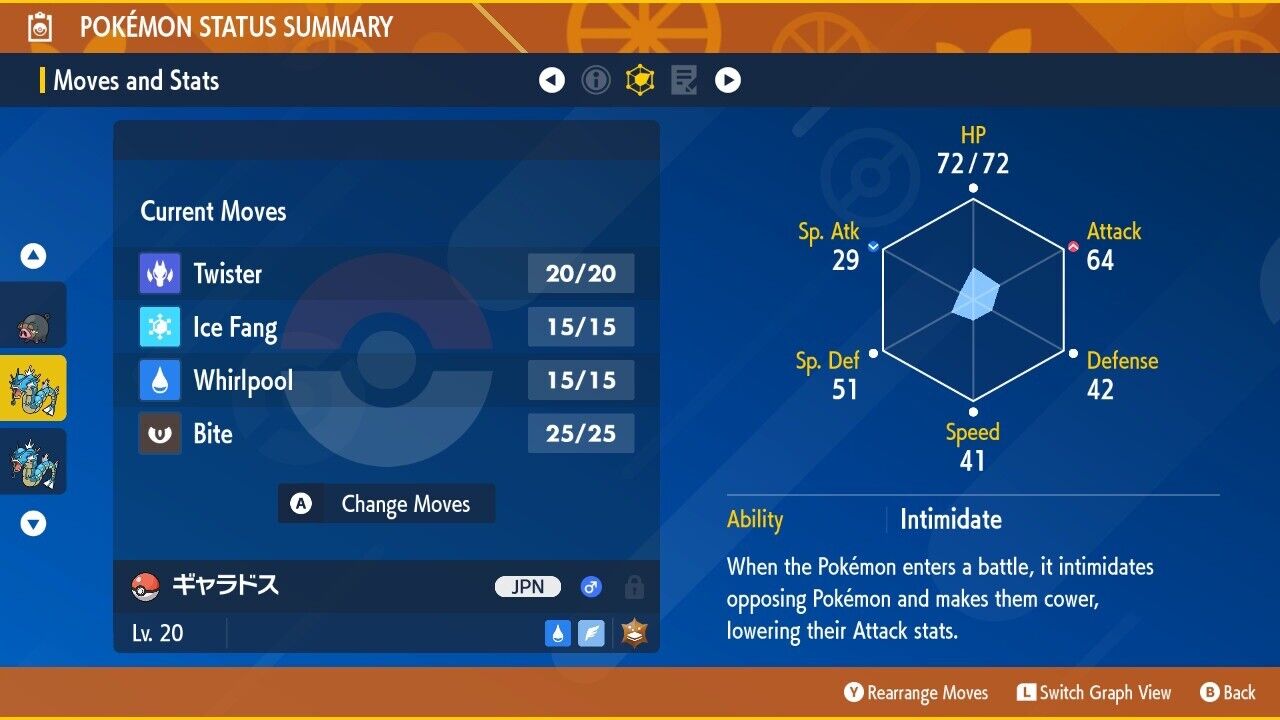Switch to the memo notes tab icon
Screen dimensions: 1280x720
point(684,80)
